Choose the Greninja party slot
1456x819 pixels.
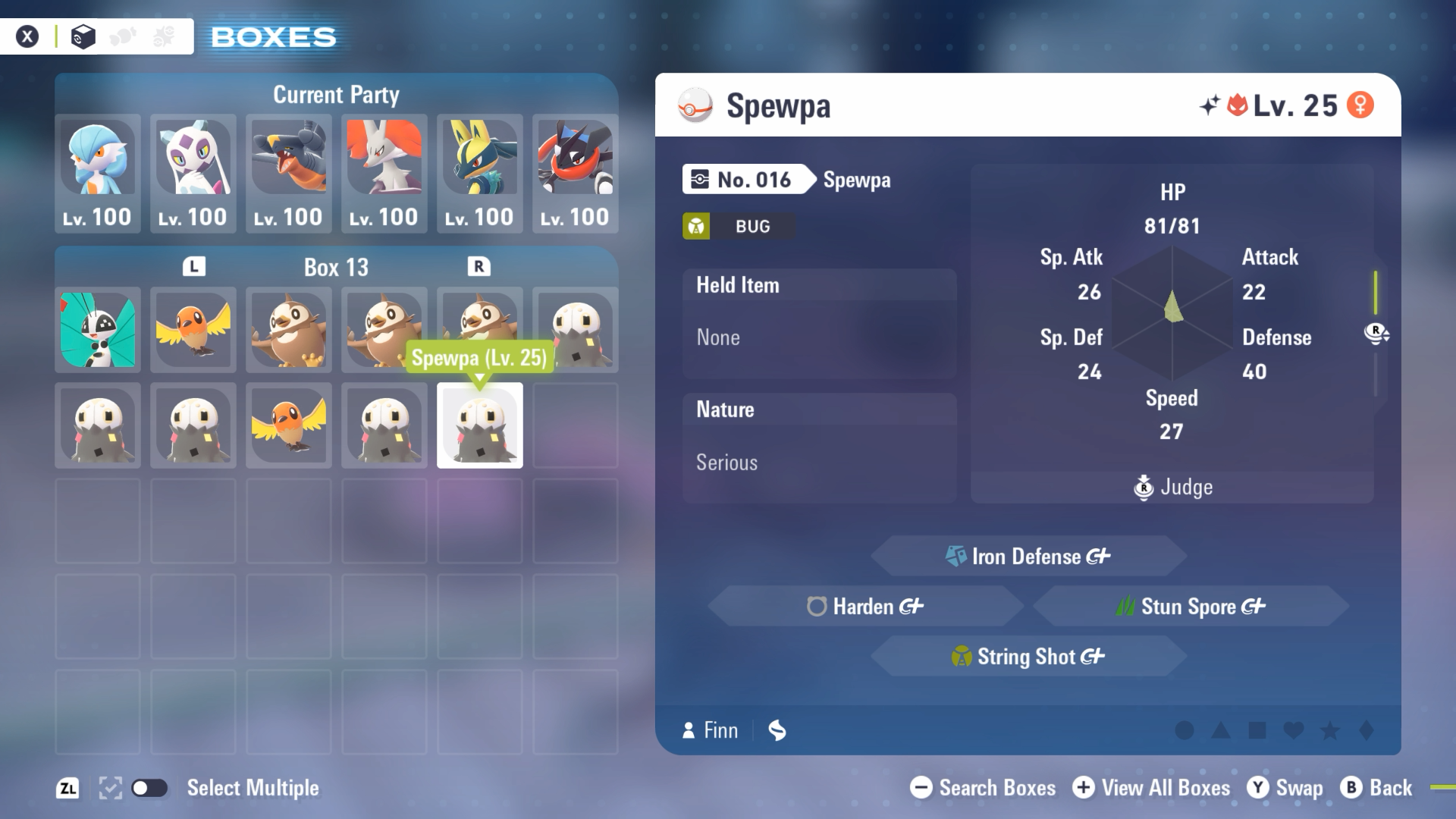point(576,173)
